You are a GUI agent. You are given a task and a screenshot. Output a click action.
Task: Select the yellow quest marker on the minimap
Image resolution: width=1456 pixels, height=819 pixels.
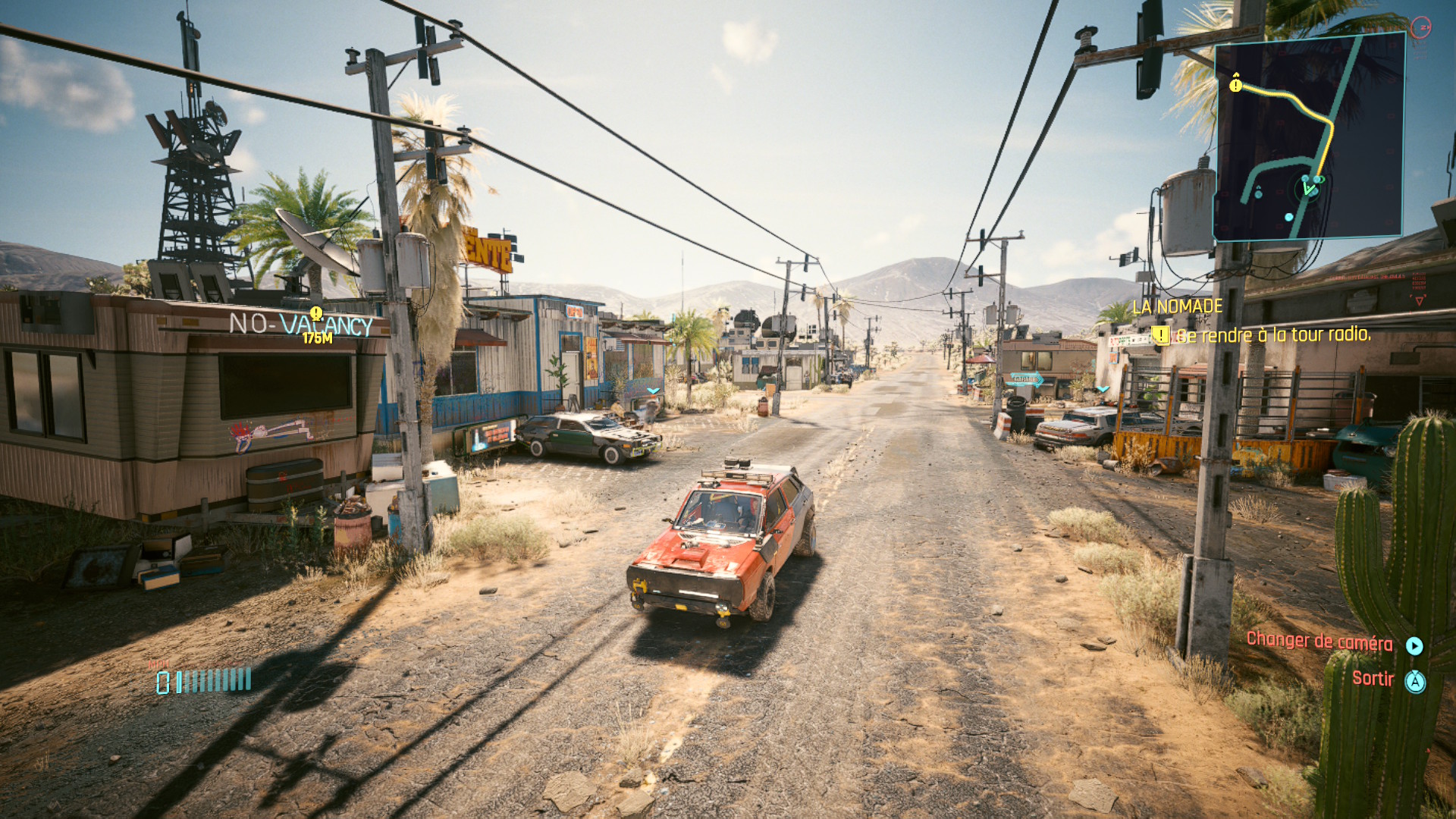[x=1236, y=84]
